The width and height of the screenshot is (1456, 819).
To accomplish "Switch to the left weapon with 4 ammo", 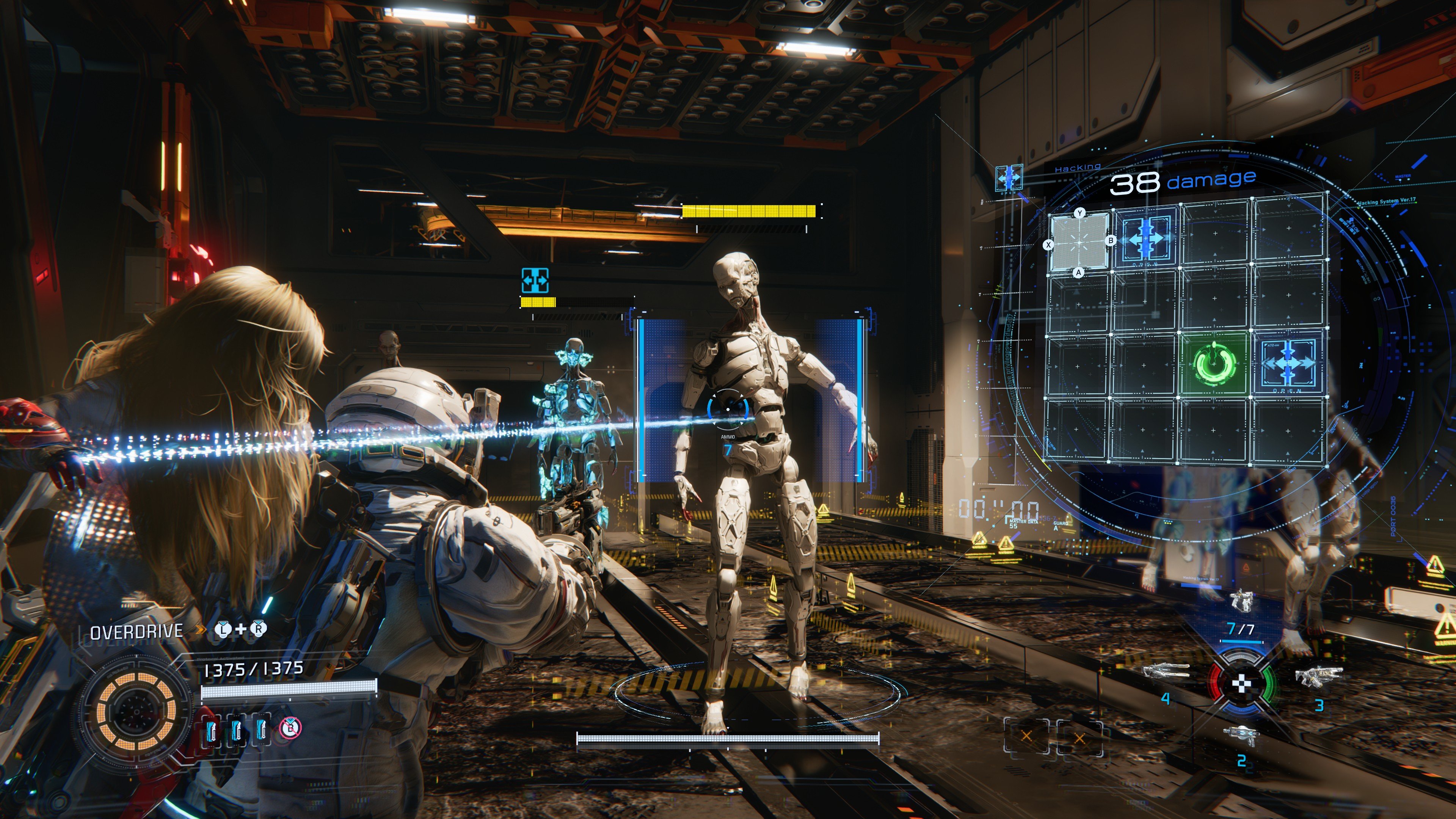I will click(x=1166, y=672).
